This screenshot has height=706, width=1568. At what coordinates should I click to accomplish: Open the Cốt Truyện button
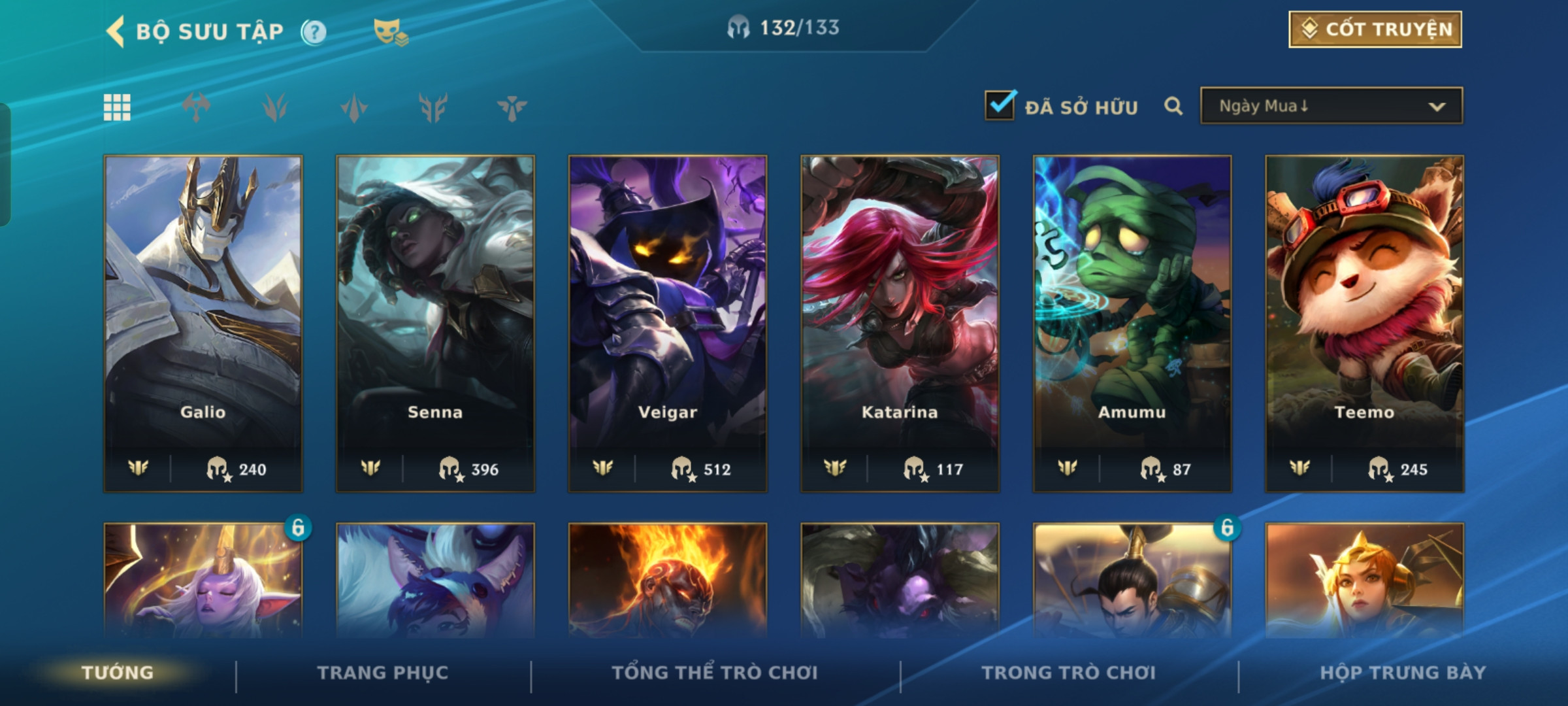(1375, 29)
